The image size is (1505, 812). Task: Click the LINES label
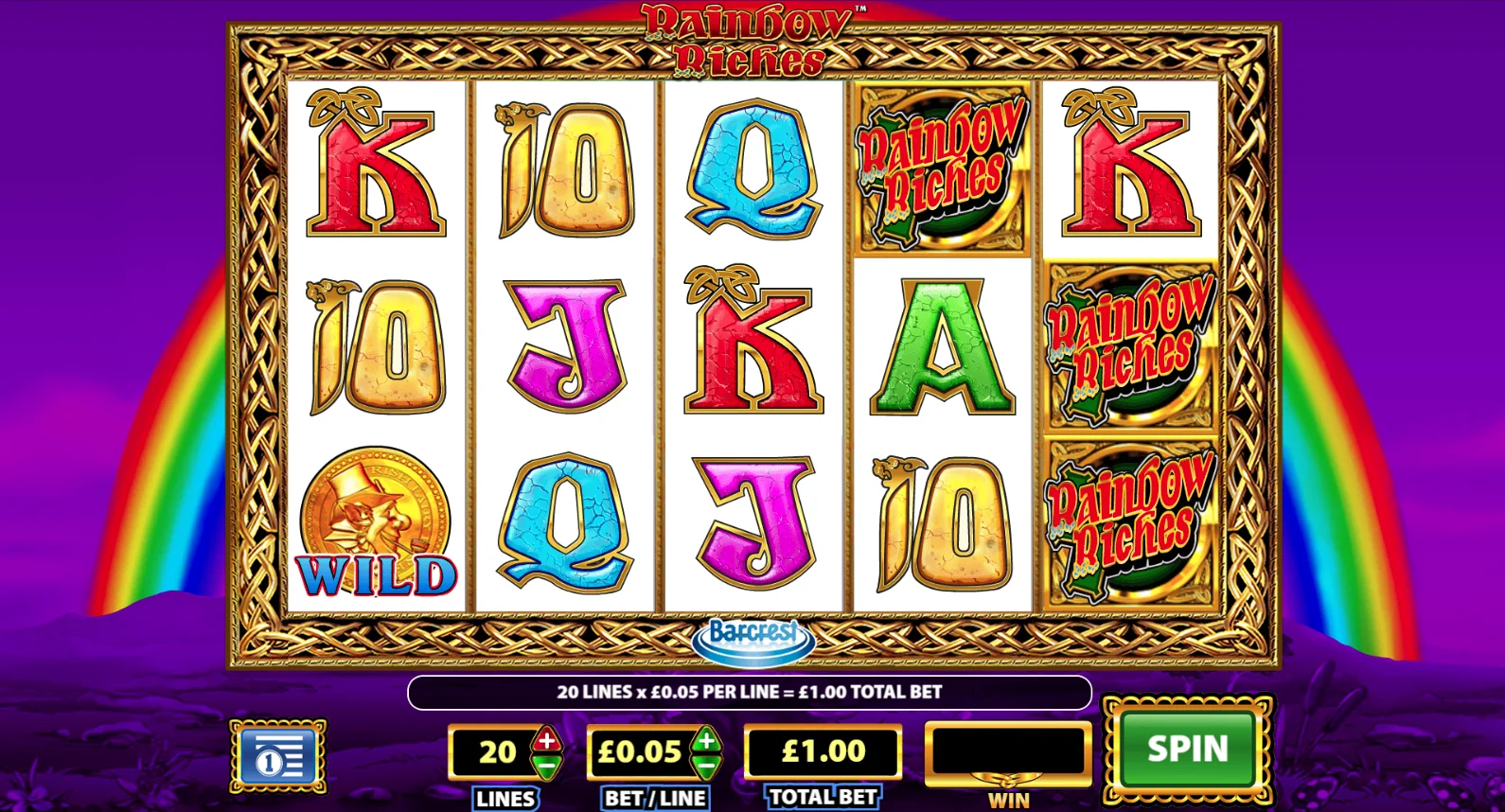coord(505,799)
